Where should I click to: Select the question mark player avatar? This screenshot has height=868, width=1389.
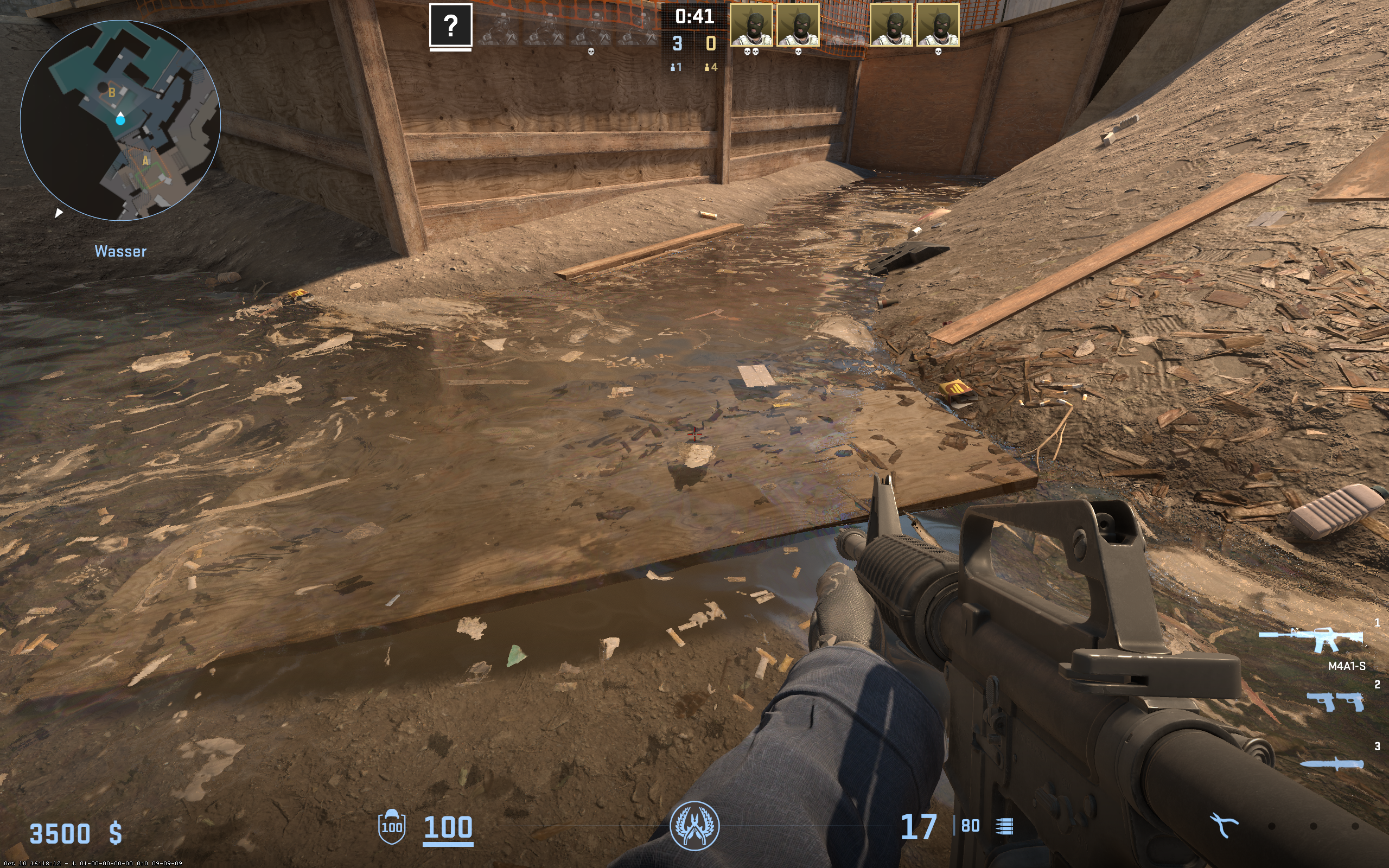(x=450, y=25)
